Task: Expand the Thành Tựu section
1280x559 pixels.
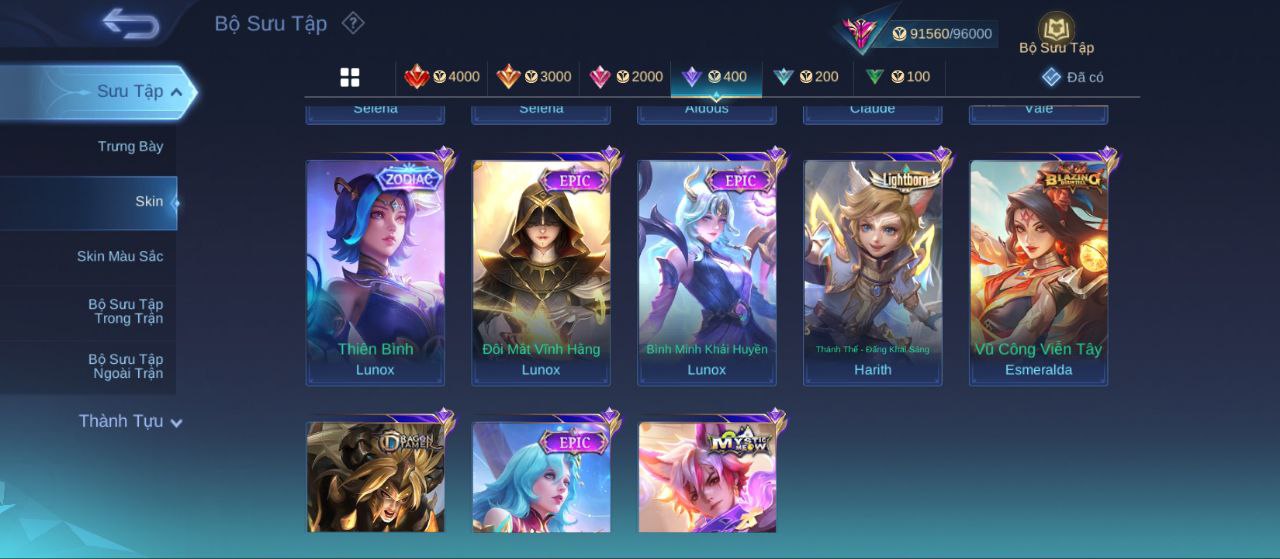Action: pyautogui.click(x=130, y=421)
